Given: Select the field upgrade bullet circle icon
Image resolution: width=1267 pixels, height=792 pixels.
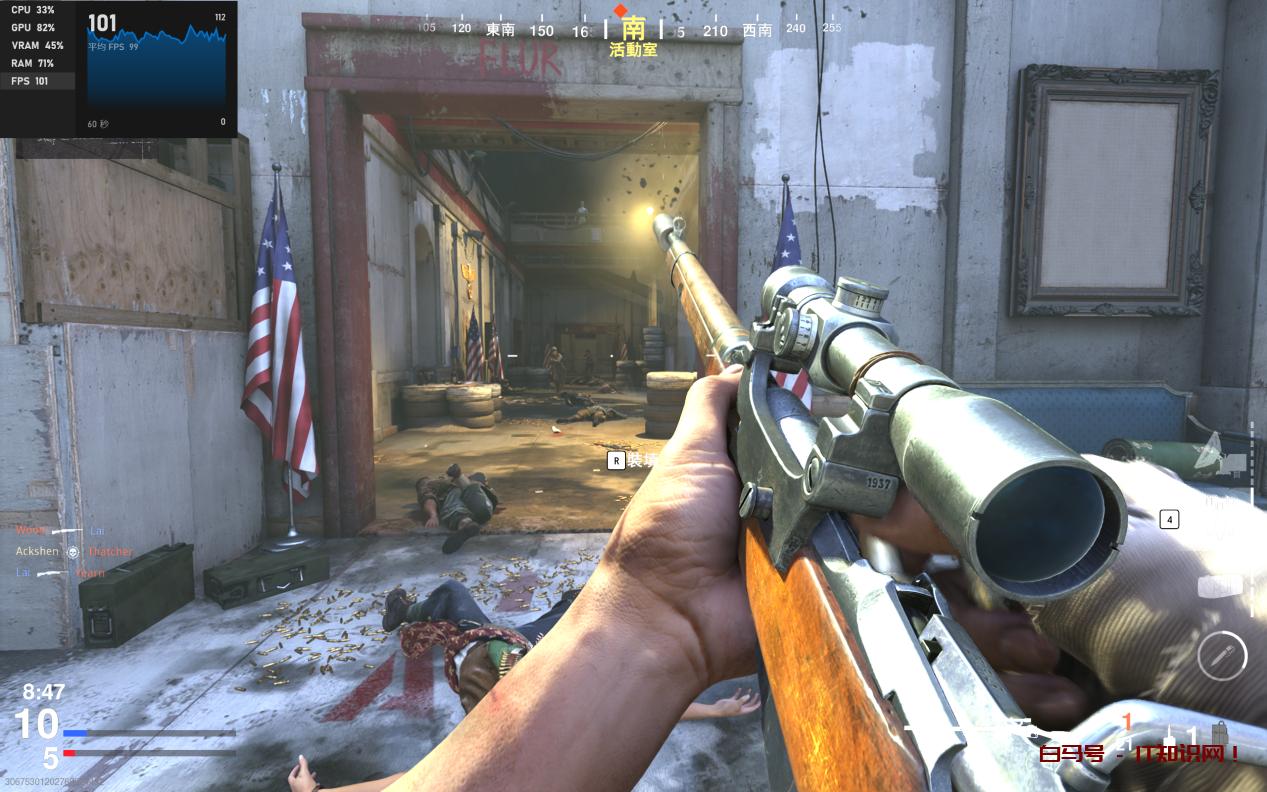Looking at the screenshot, I should click(1221, 656).
